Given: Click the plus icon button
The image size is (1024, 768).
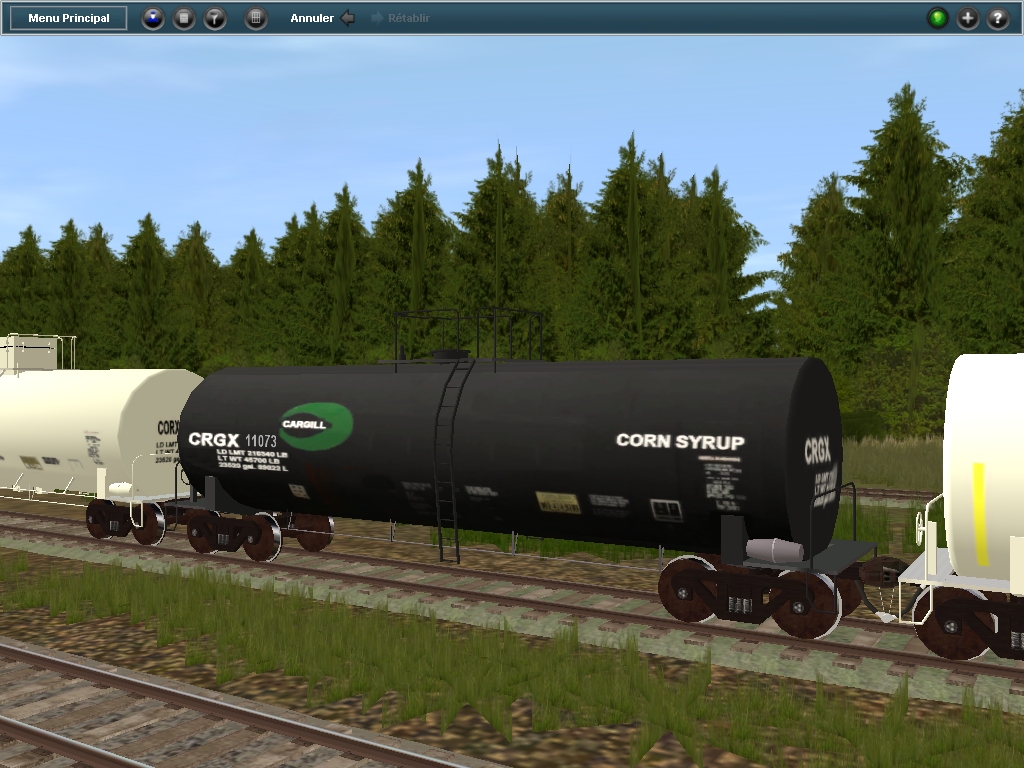Looking at the screenshot, I should coord(968,18).
